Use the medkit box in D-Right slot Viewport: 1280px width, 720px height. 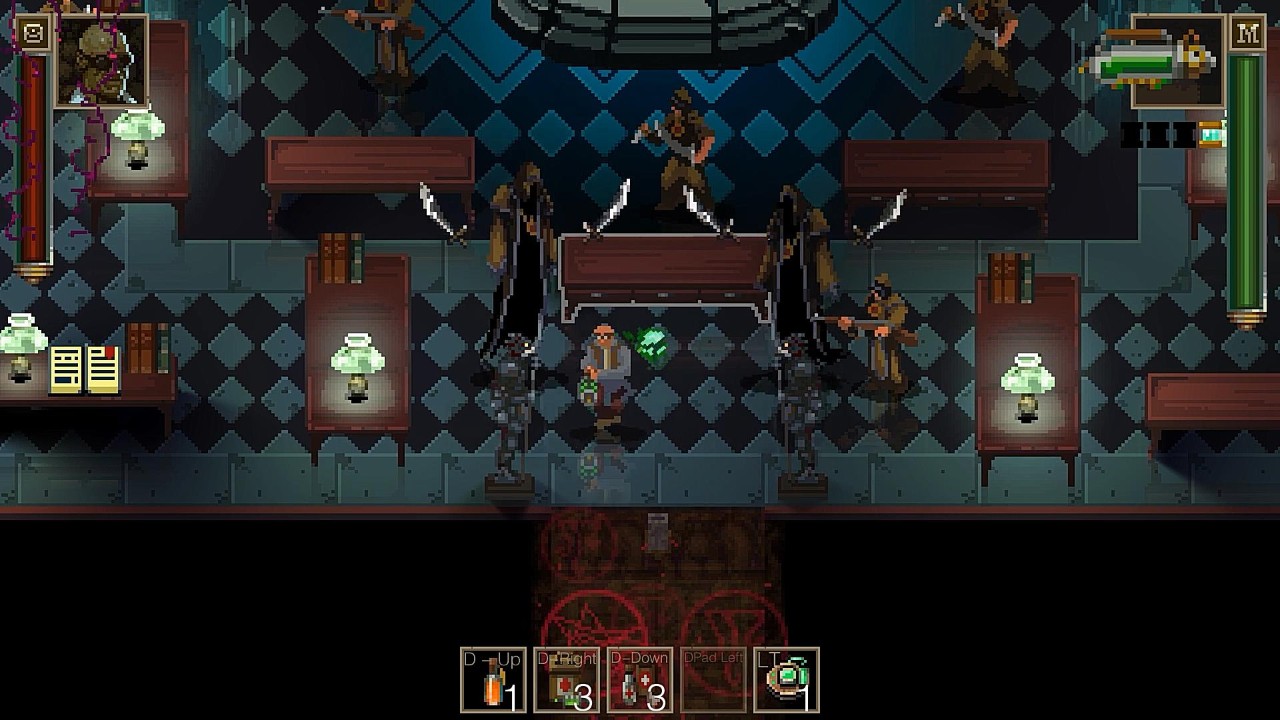[566, 680]
